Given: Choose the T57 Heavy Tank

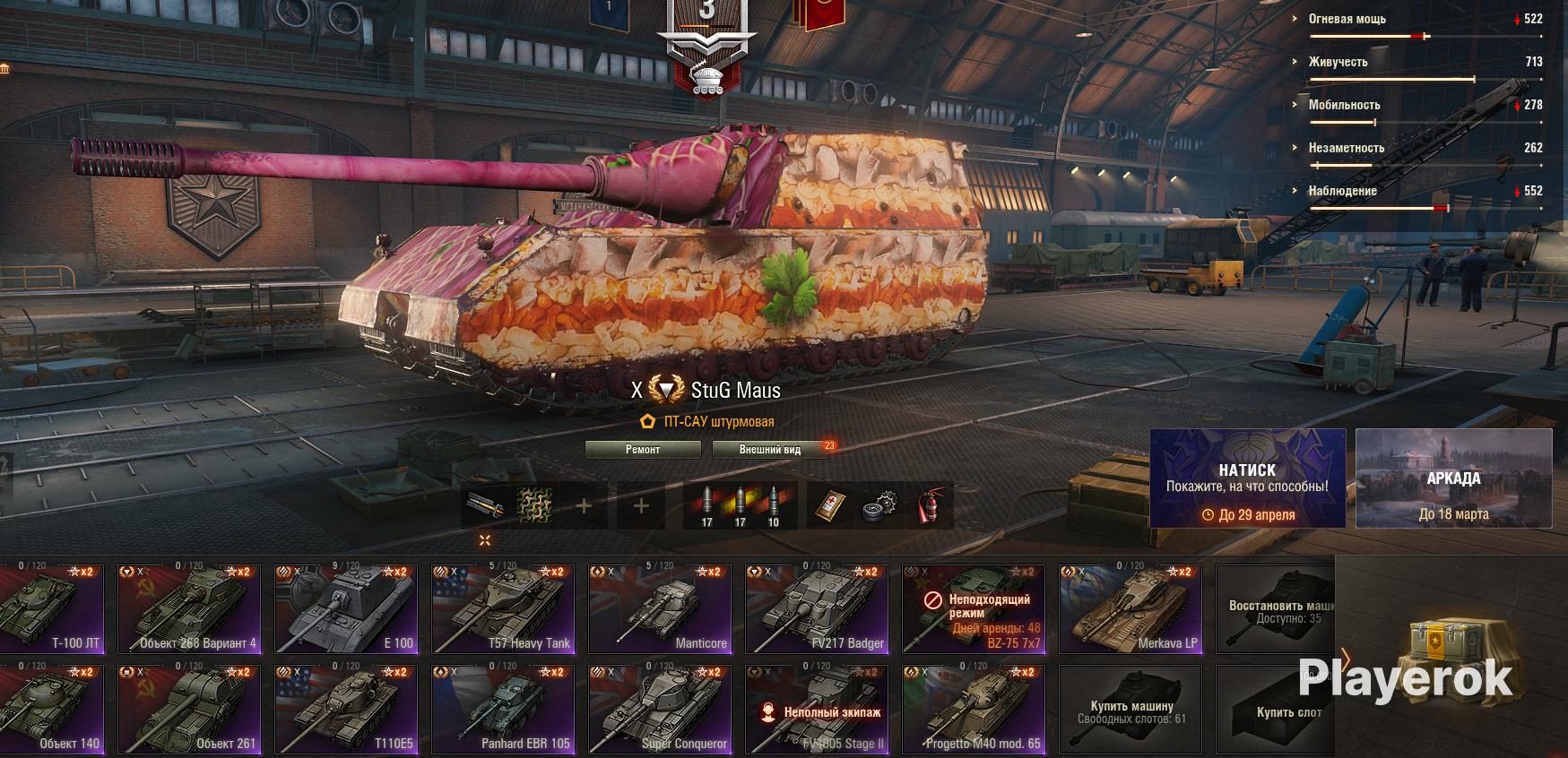Looking at the screenshot, I should [503, 608].
